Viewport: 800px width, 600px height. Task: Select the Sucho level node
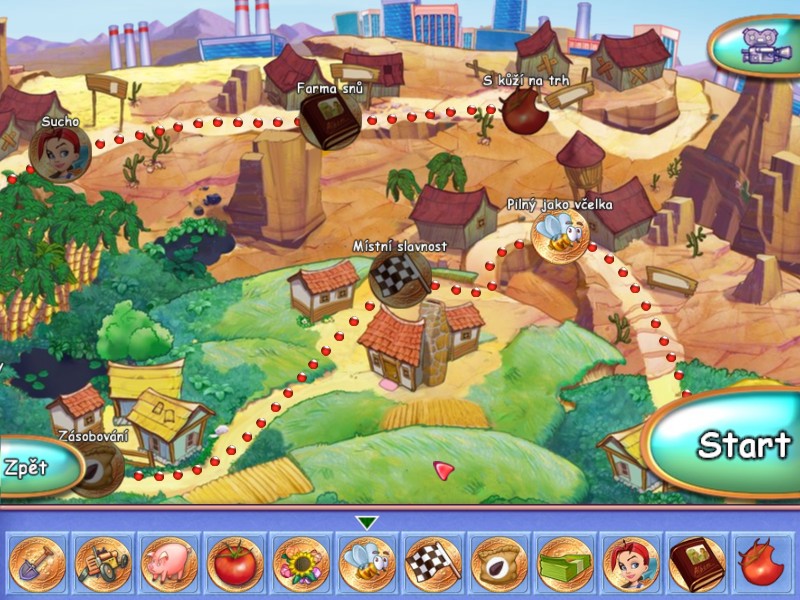point(59,153)
